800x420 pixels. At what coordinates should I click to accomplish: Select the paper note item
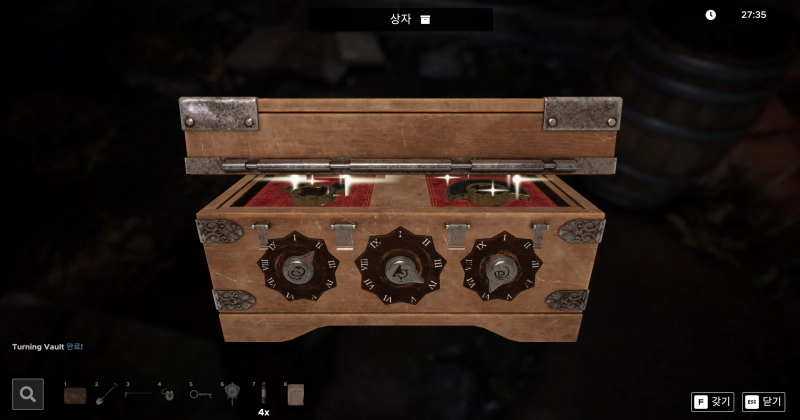pos(295,394)
